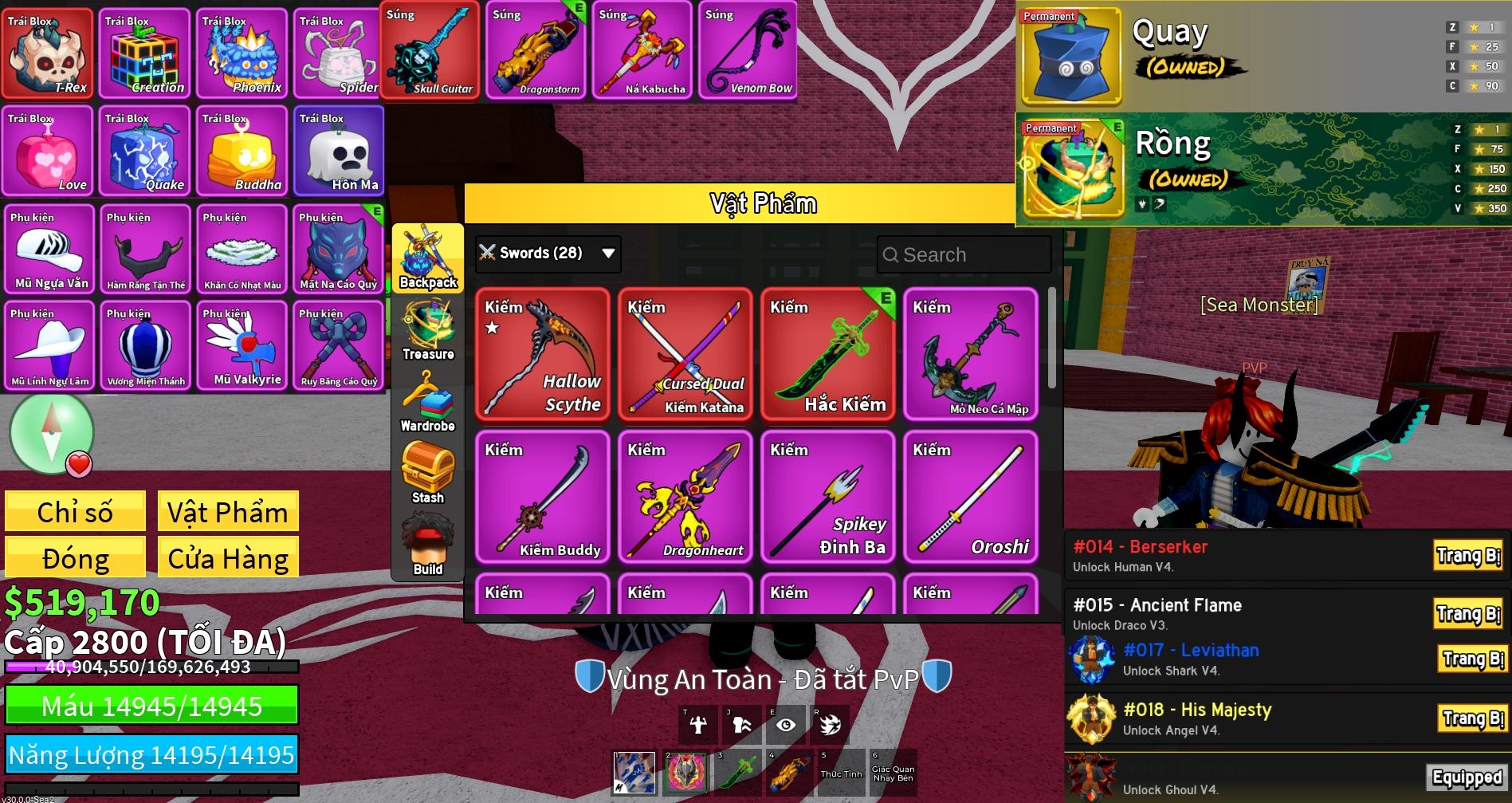The height and width of the screenshot is (803, 1512).
Task: Select the Rồng permanent fruit entry
Action: (x=1263, y=169)
